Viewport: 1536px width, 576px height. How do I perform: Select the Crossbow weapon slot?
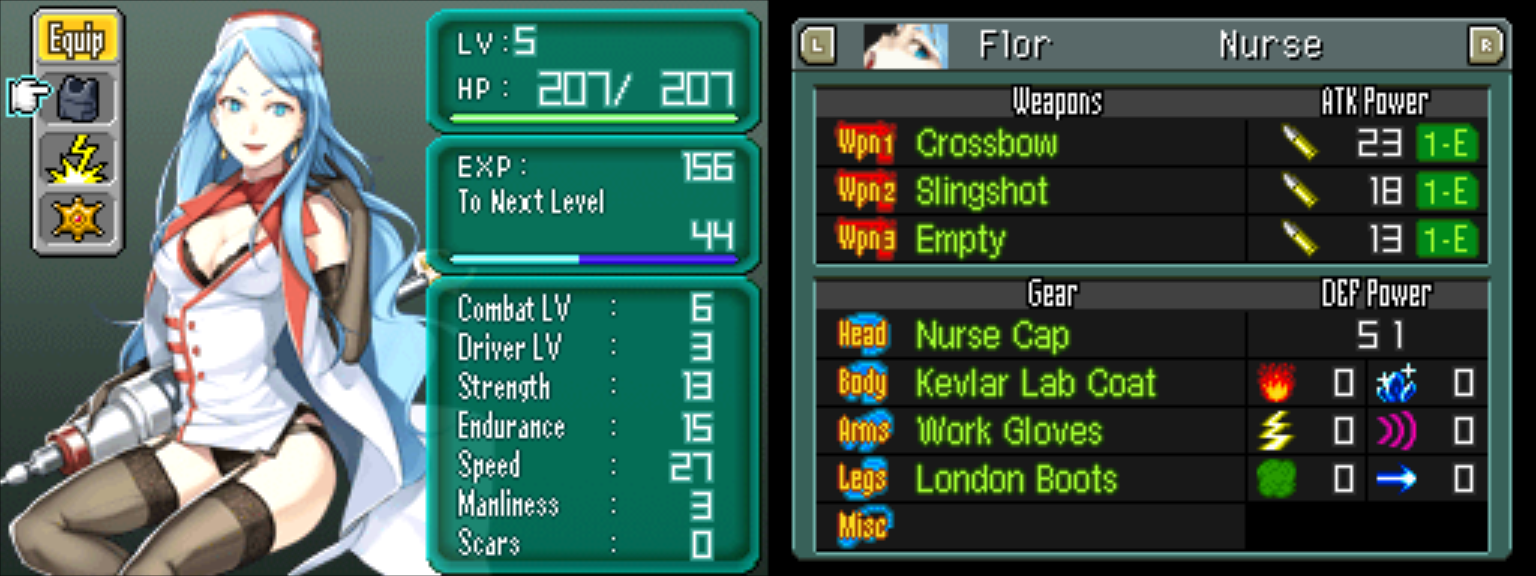(x=986, y=144)
